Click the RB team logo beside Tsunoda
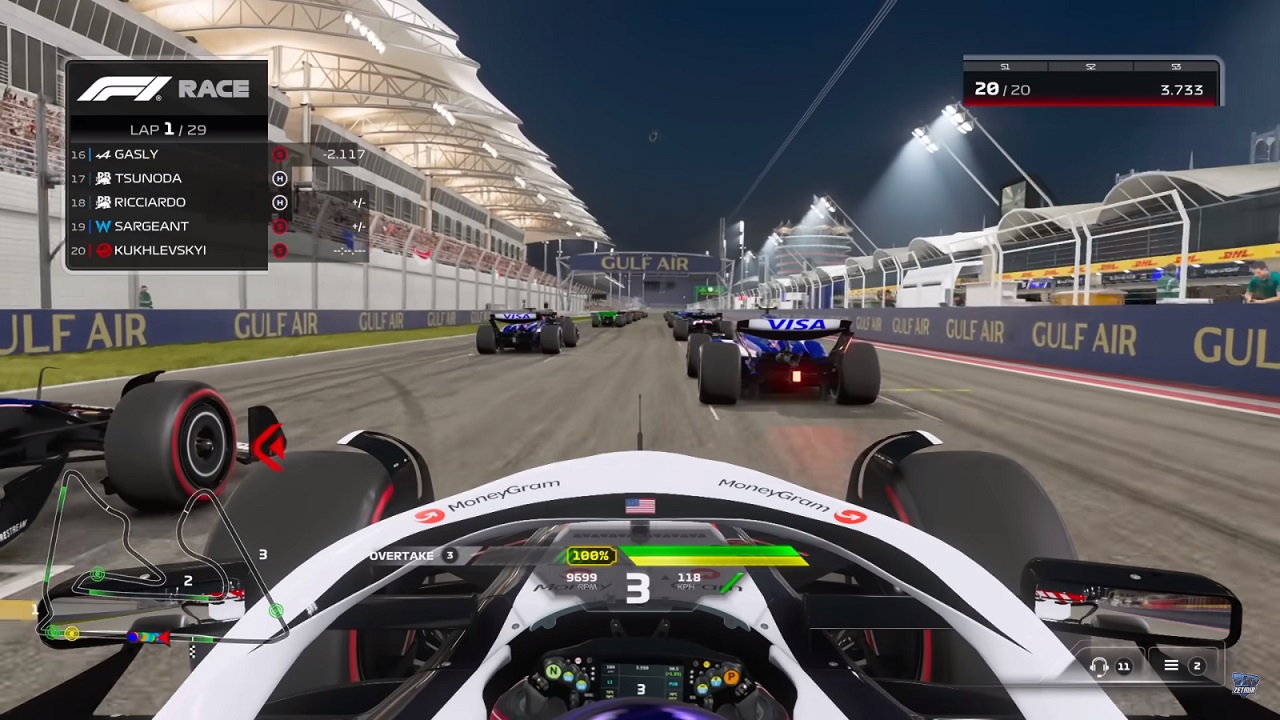The height and width of the screenshot is (720, 1280). 104,178
